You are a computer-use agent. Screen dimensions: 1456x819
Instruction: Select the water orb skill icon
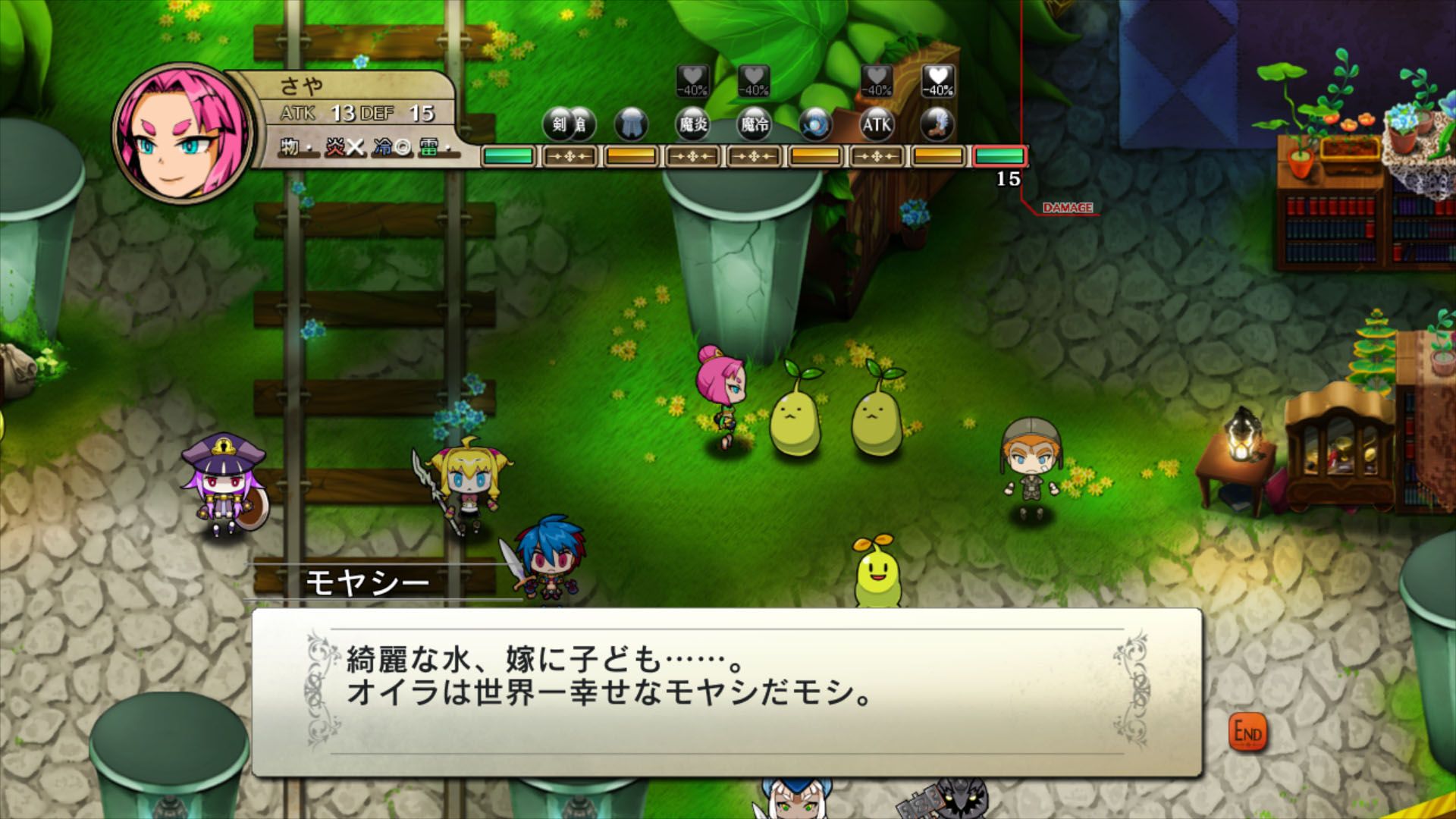click(x=814, y=124)
